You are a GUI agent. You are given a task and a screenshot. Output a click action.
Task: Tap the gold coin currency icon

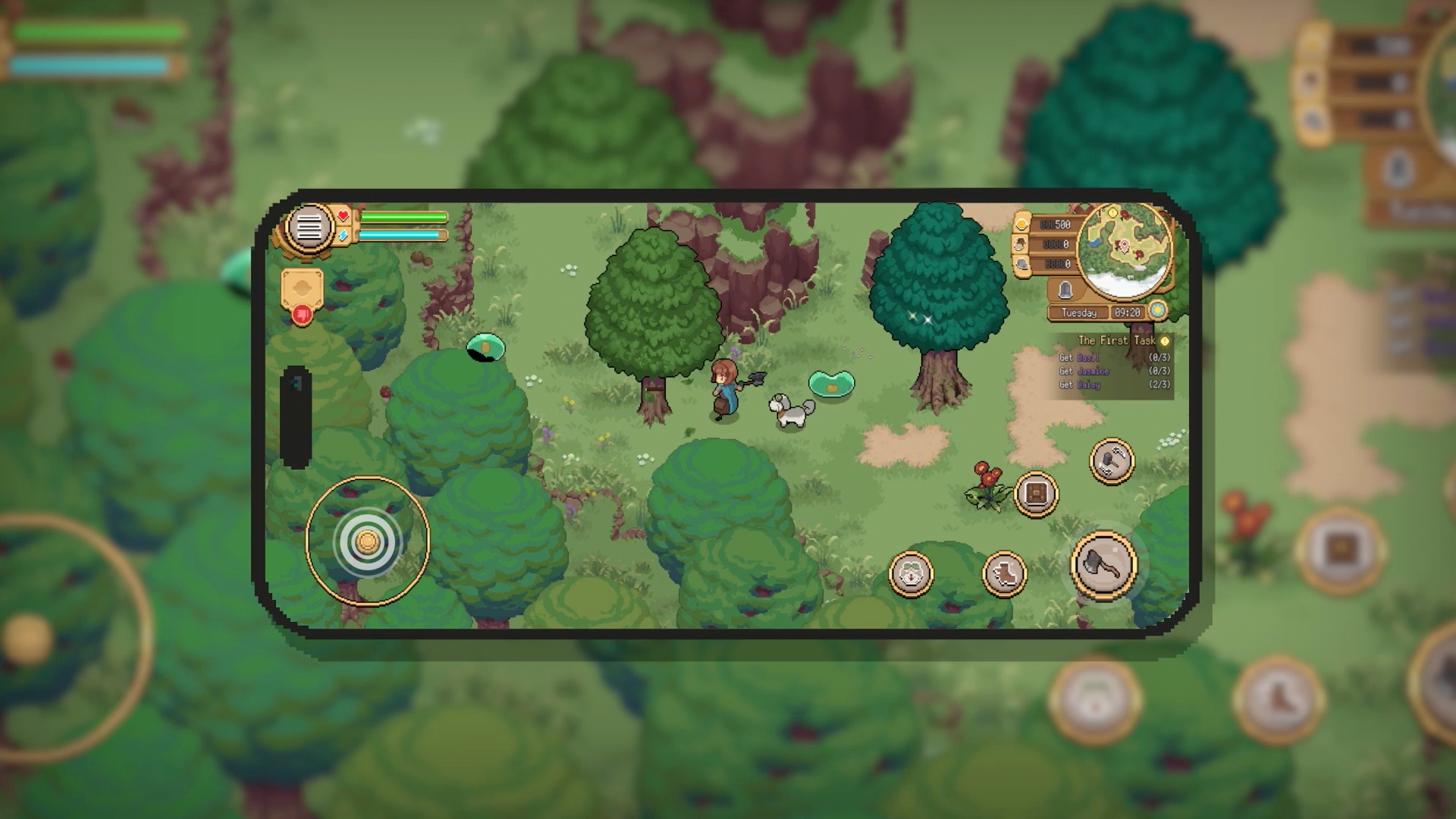tap(1022, 224)
